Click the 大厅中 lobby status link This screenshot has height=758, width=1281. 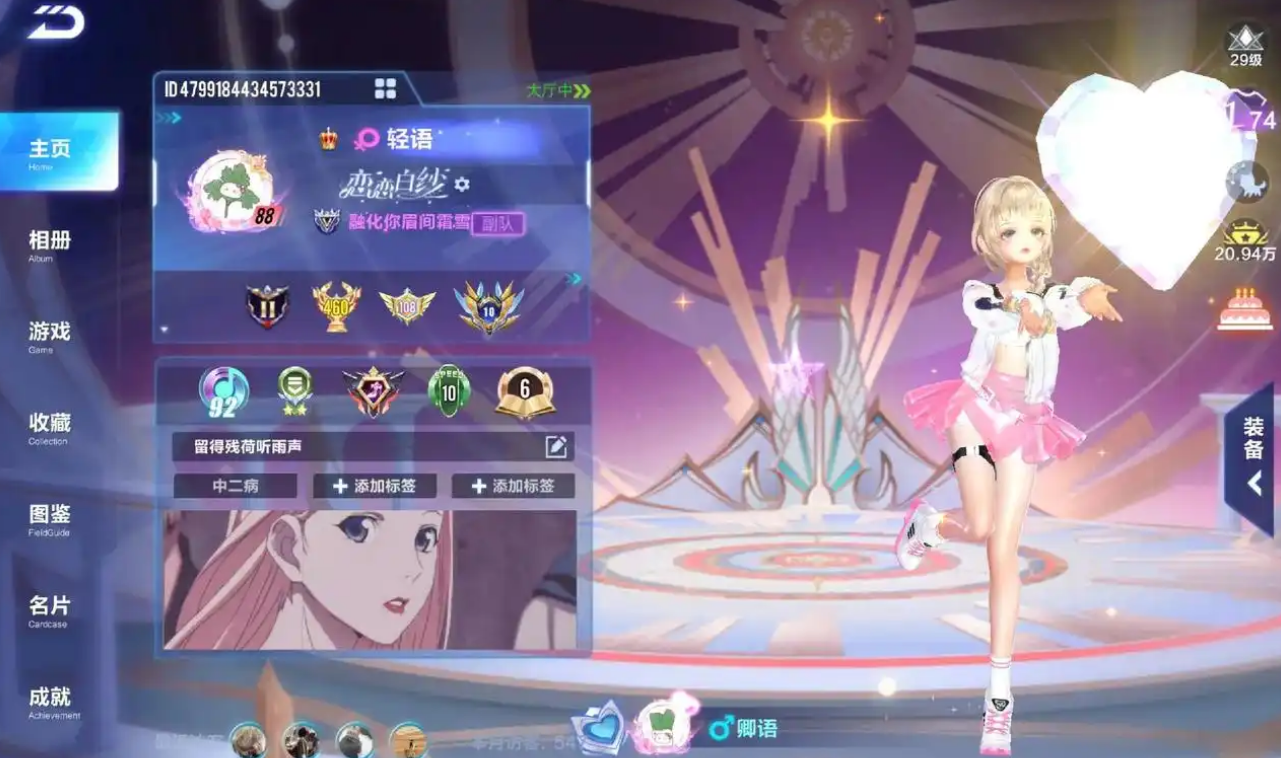coord(558,91)
